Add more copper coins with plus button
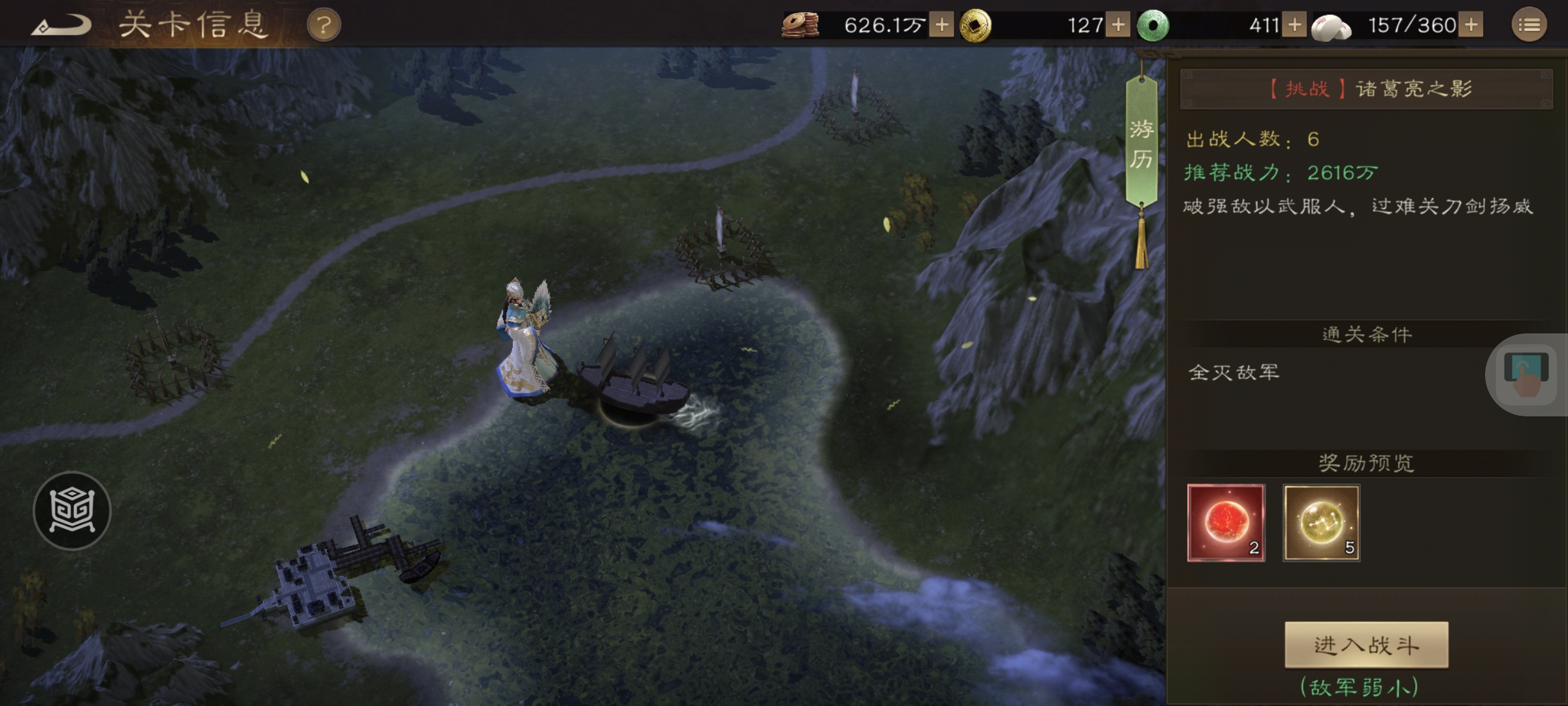This screenshot has width=1568, height=706. click(941, 25)
